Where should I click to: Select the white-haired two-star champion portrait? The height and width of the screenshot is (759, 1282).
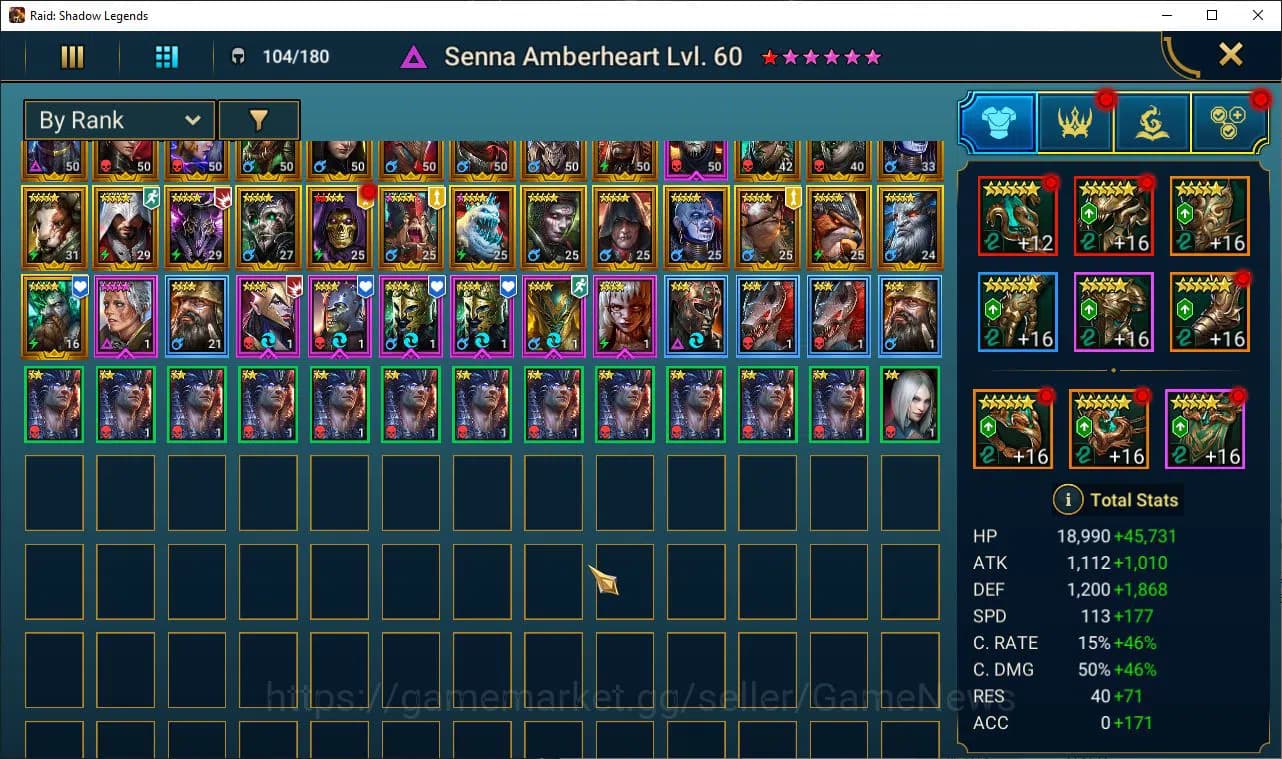pos(909,405)
